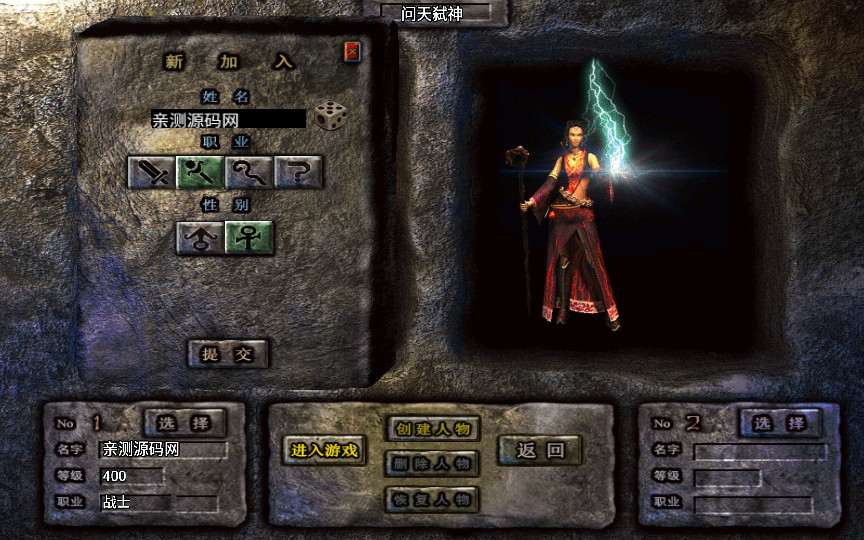Choose the sword class icon
864x540 pixels.
152,172
